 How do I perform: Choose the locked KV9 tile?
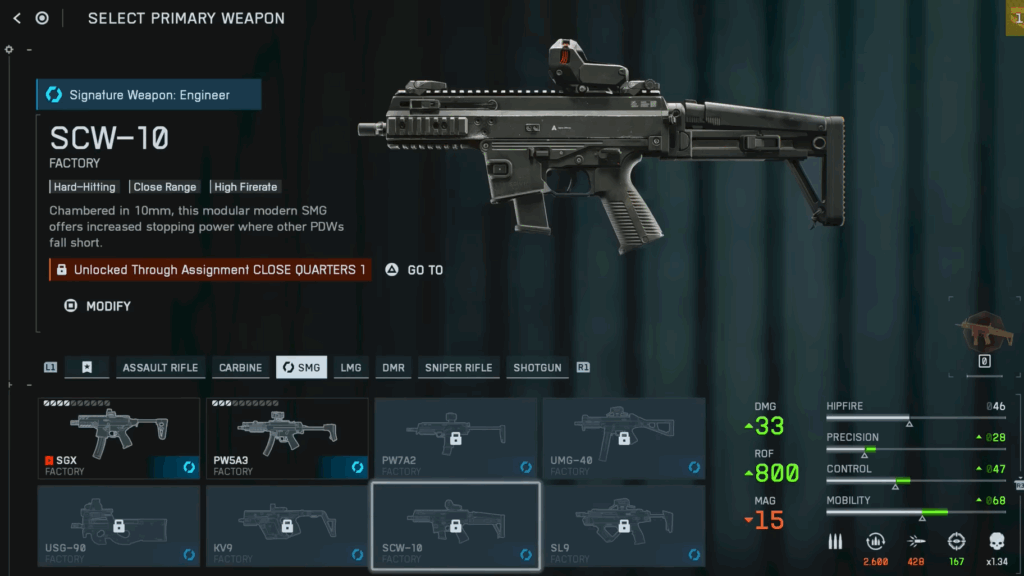(287, 525)
